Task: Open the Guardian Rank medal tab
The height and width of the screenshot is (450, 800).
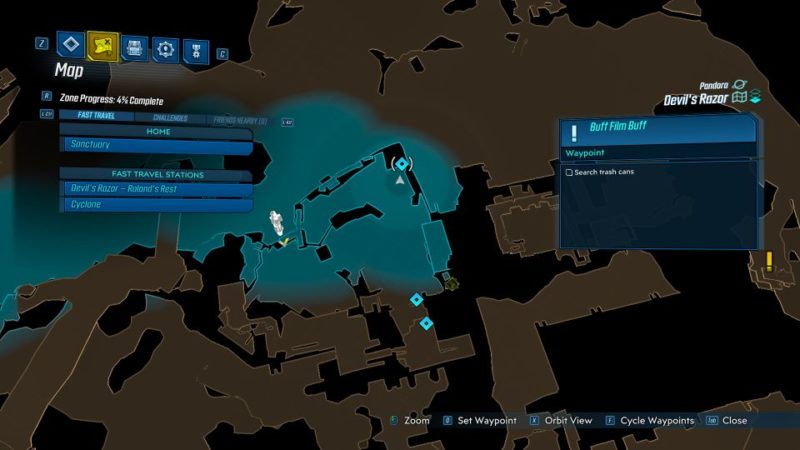Action: (196, 47)
